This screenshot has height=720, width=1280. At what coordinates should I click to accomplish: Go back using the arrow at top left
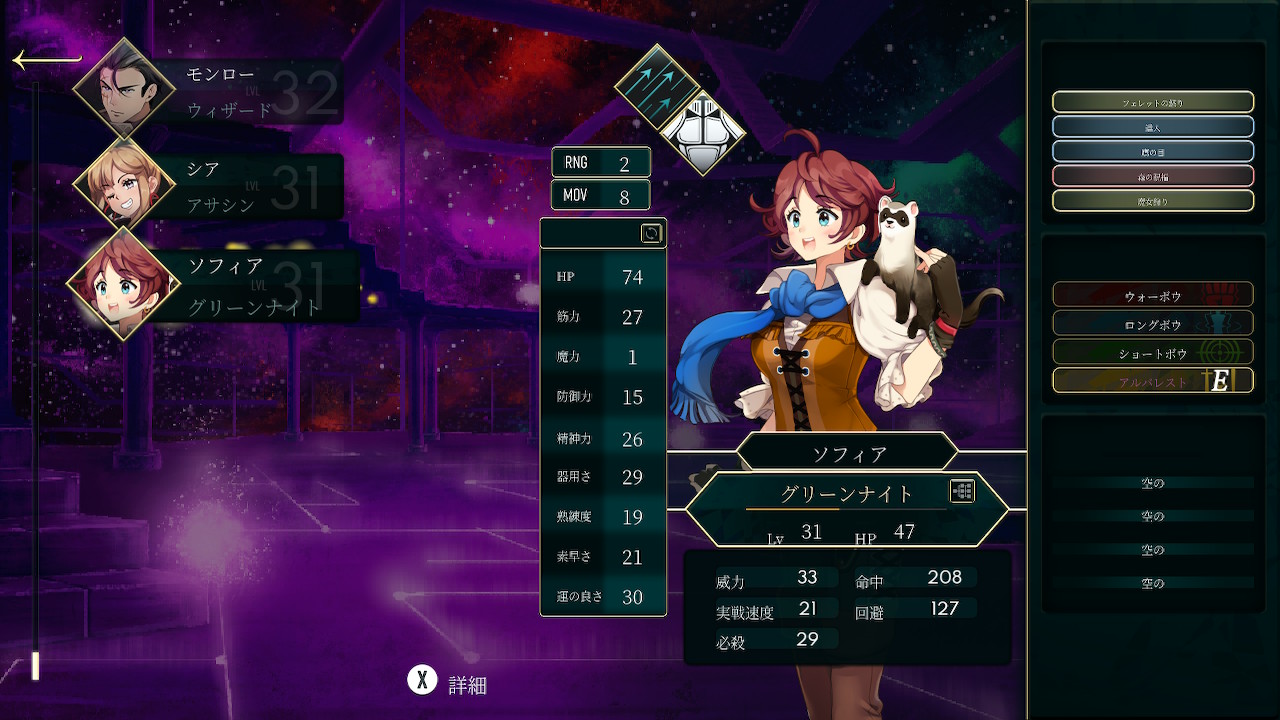[45, 60]
